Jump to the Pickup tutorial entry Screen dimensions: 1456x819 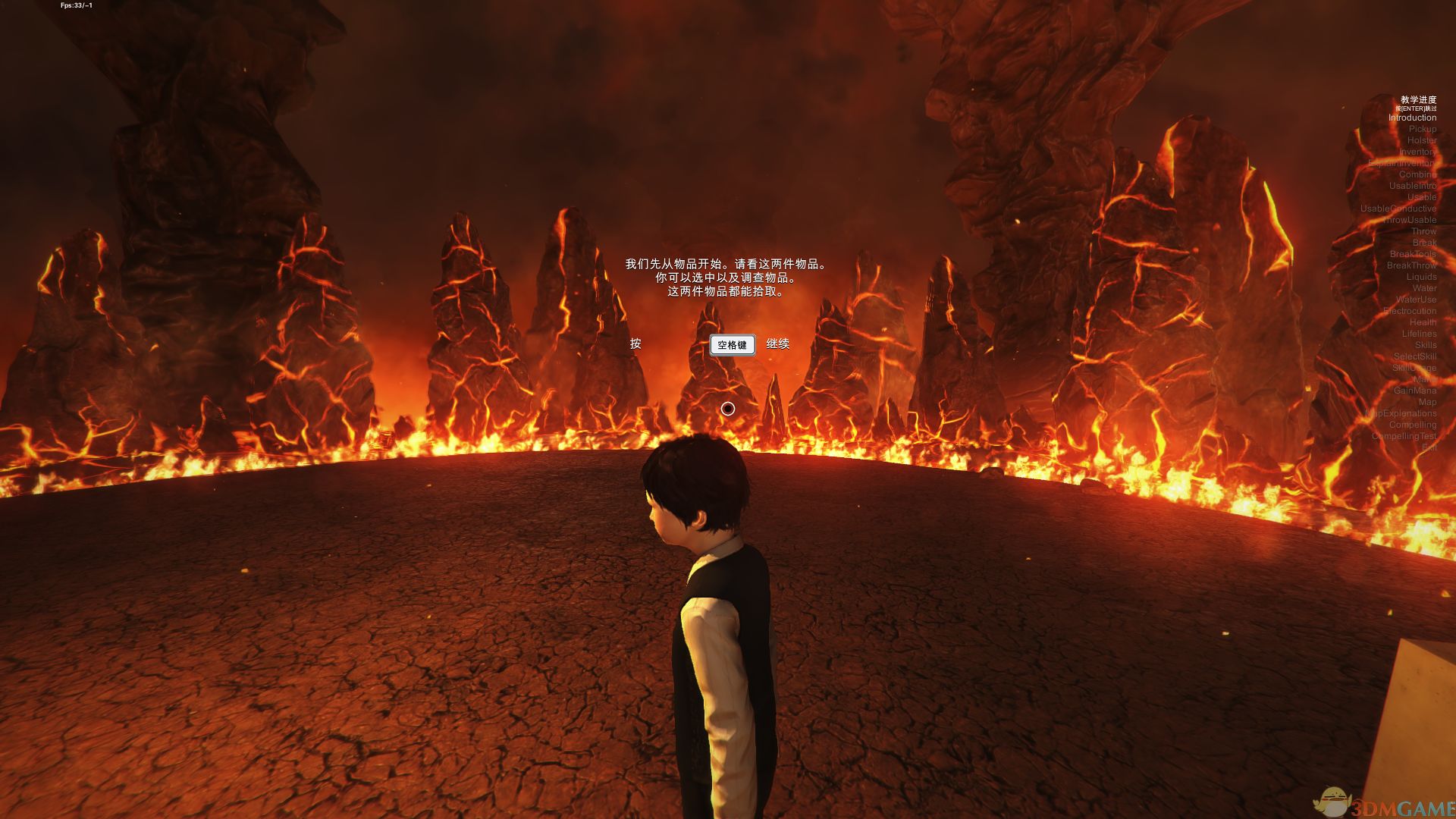[x=1422, y=129]
